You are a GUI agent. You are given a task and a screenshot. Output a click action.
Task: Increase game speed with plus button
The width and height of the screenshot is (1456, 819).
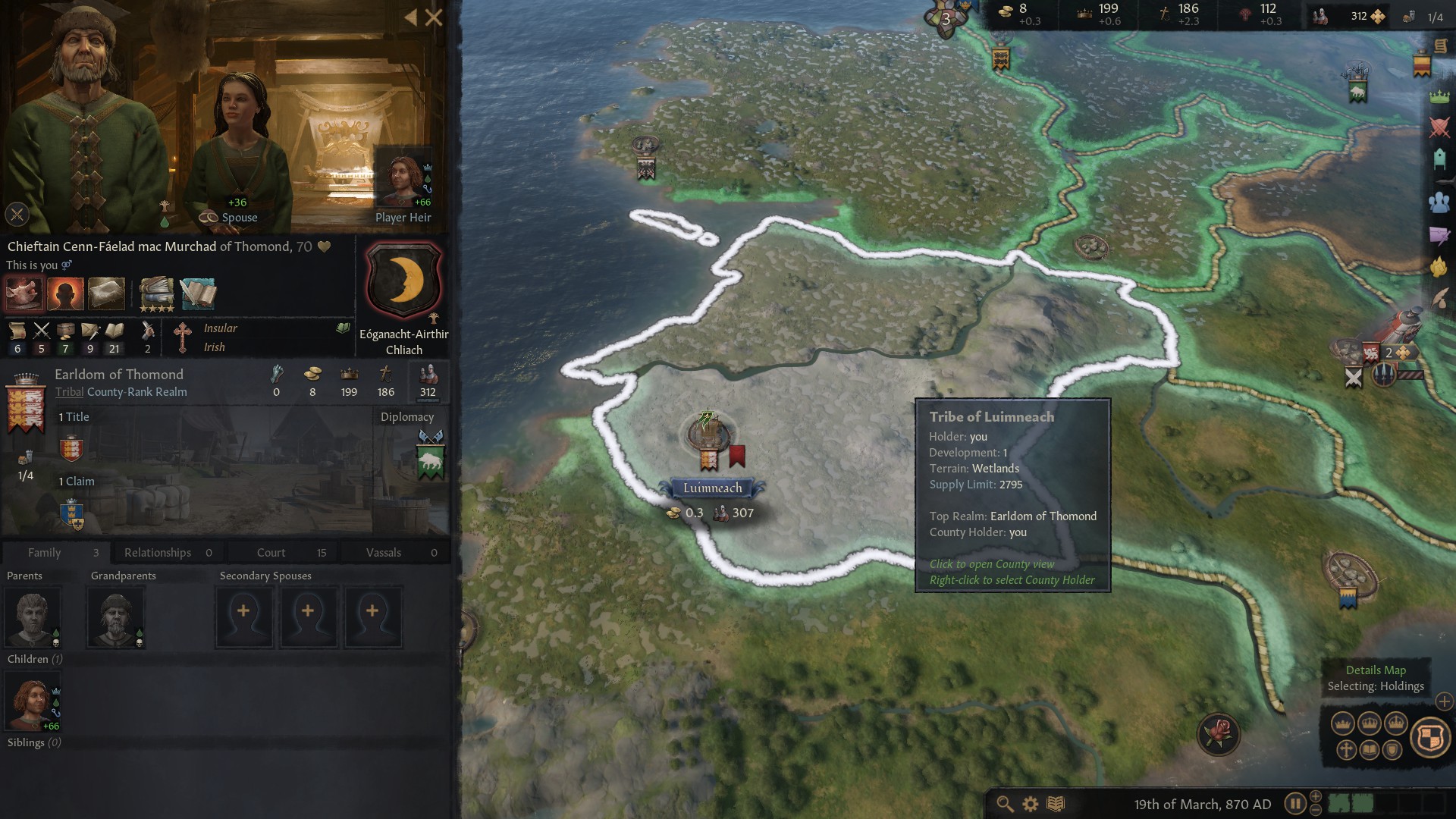click(1316, 796)
